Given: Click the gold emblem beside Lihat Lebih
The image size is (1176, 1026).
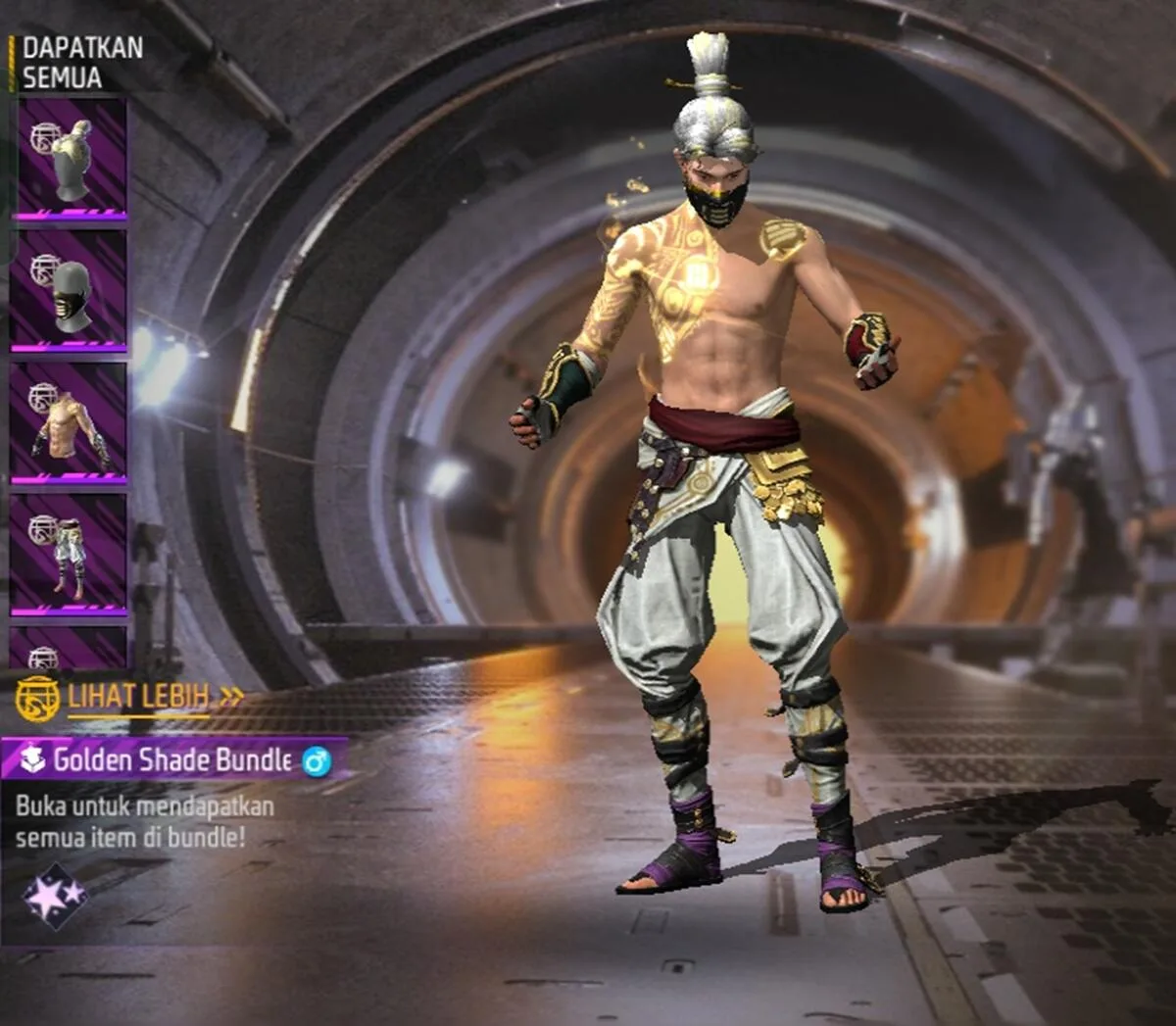Looking at the screenshot, I should tap(37, 698).
